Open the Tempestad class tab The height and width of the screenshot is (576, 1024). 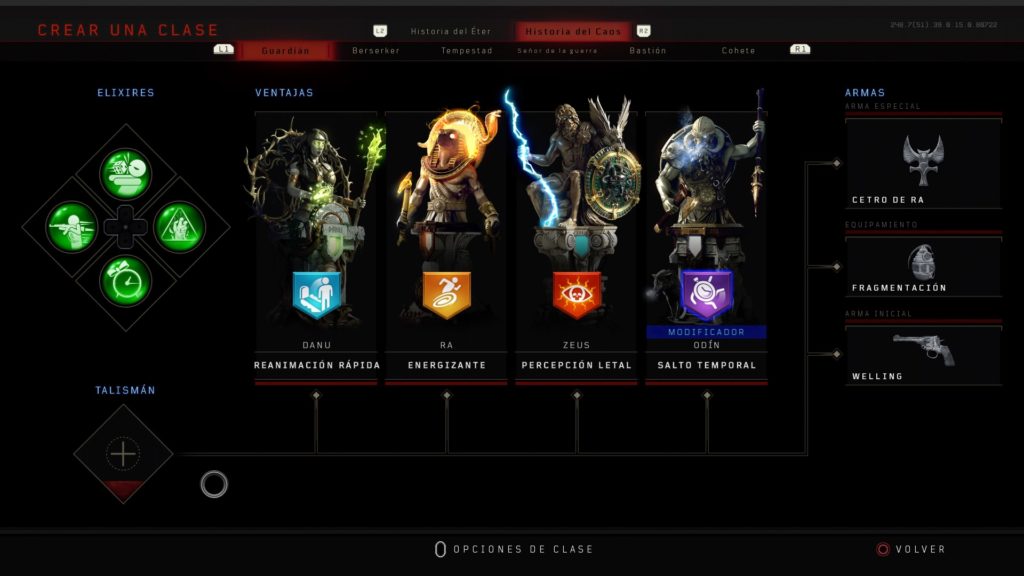click(x=467, y=51)
